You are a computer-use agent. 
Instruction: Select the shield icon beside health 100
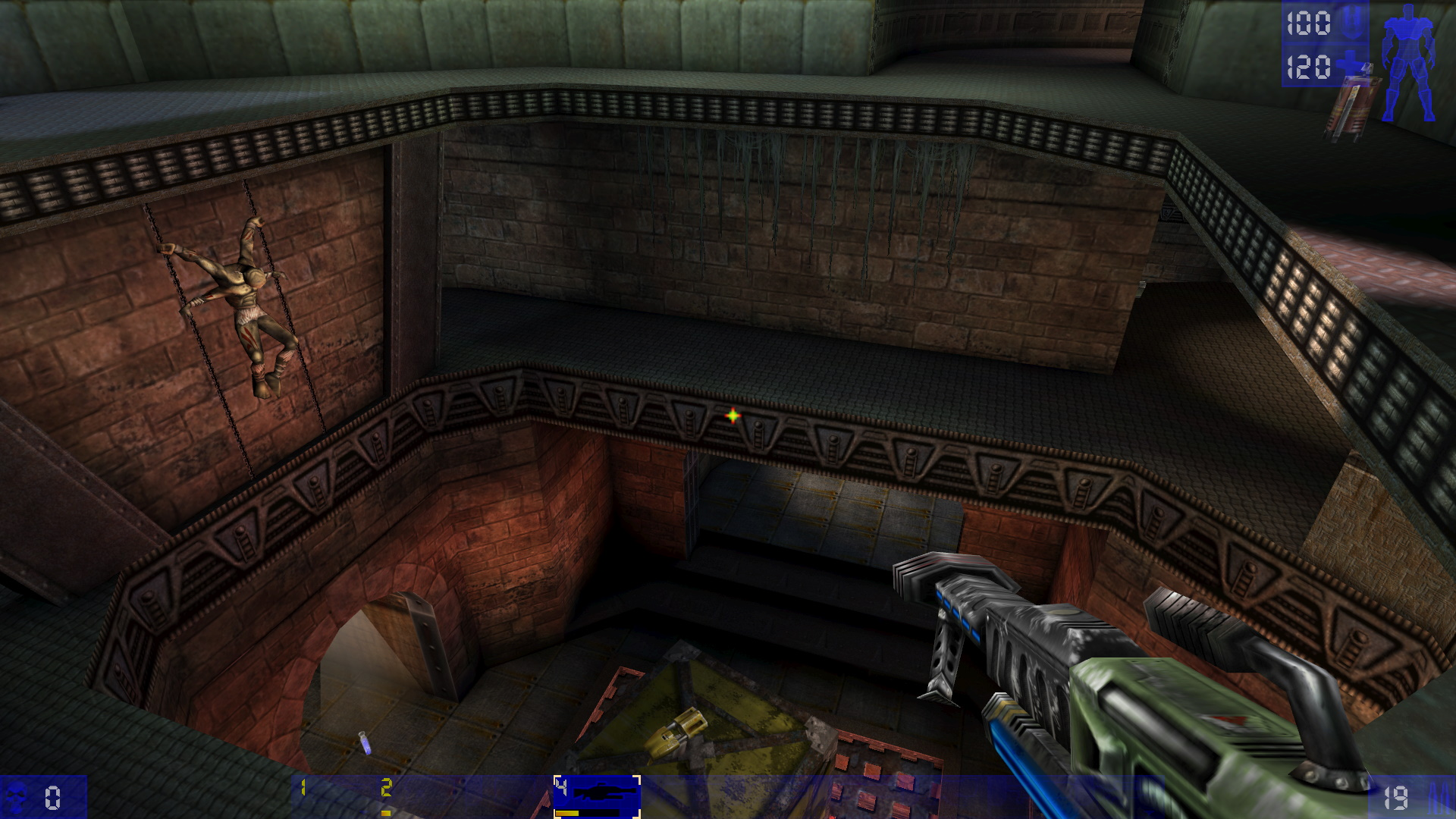1351,23
